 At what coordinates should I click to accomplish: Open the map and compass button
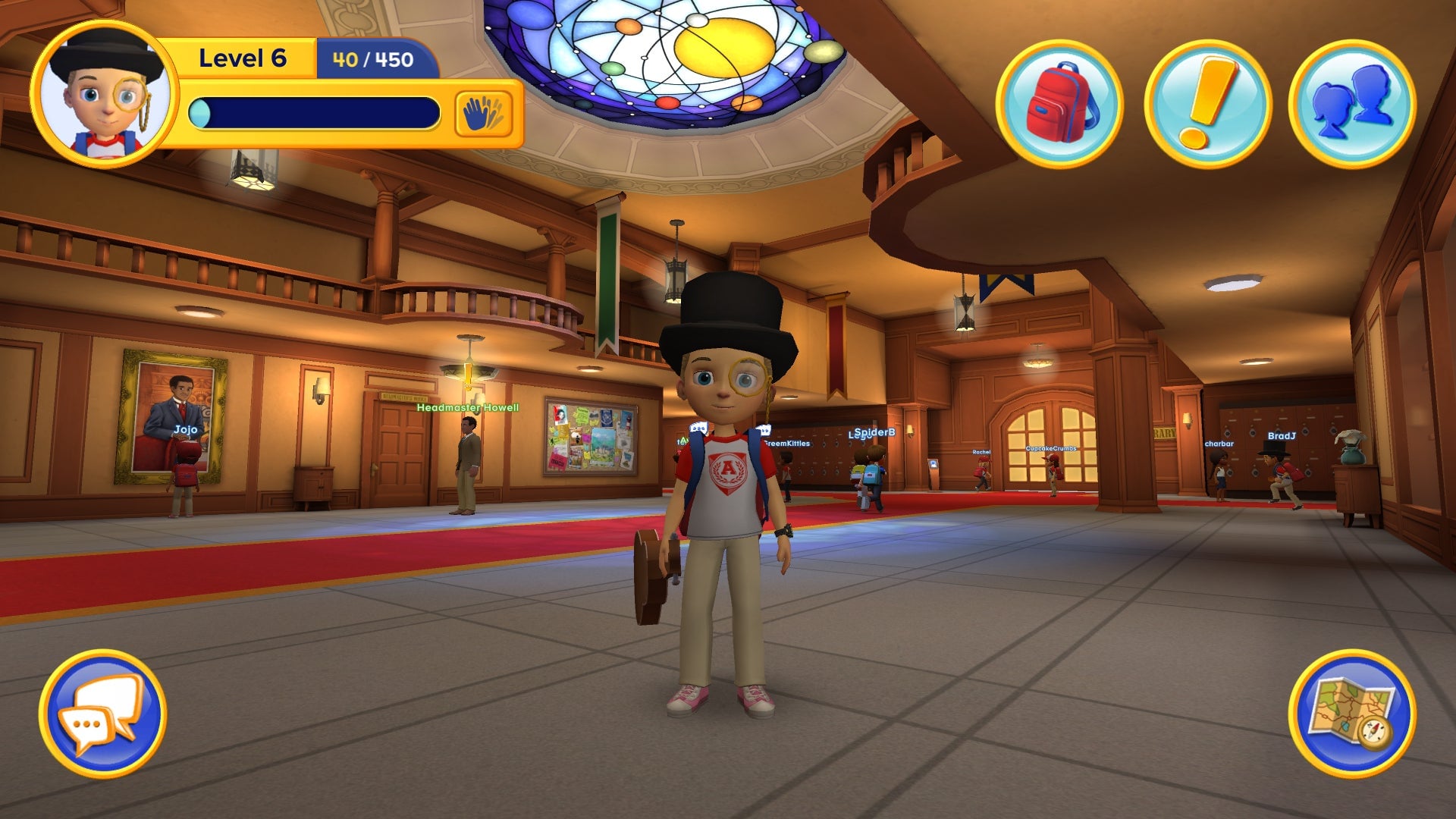click(1352, 714)
